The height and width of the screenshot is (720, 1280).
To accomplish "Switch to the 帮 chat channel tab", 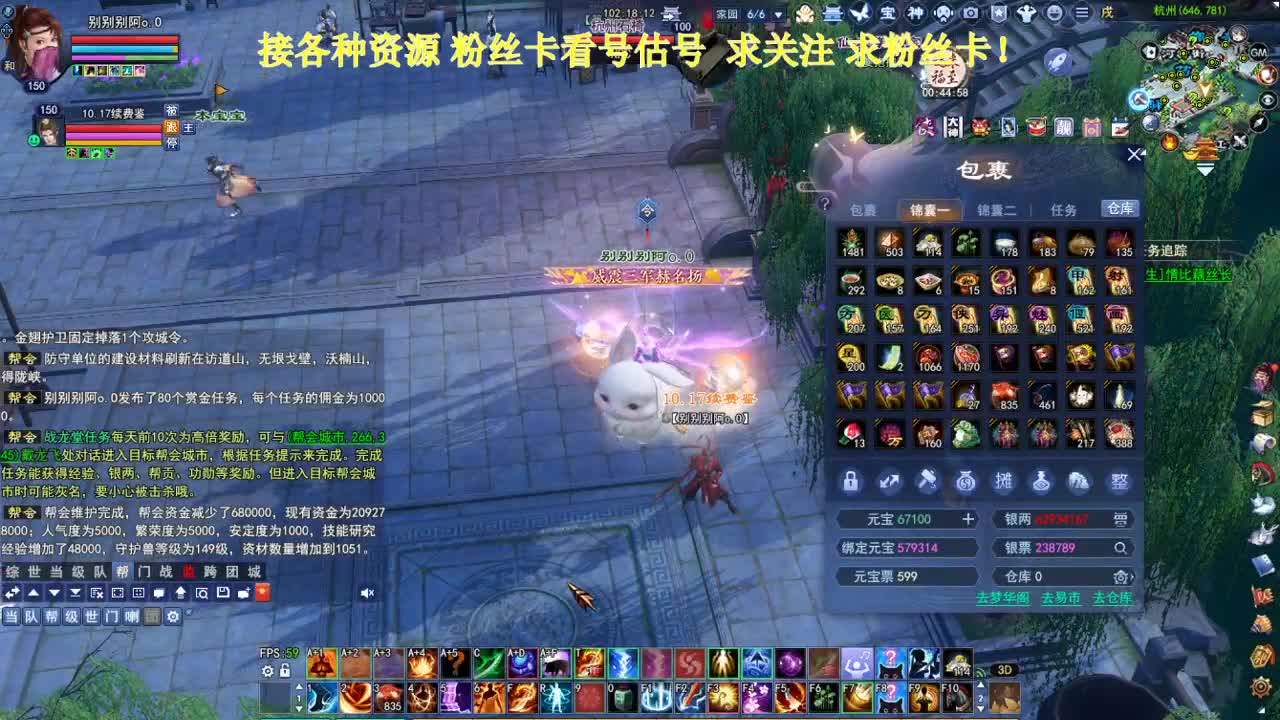I will click(x=122, y=572).
